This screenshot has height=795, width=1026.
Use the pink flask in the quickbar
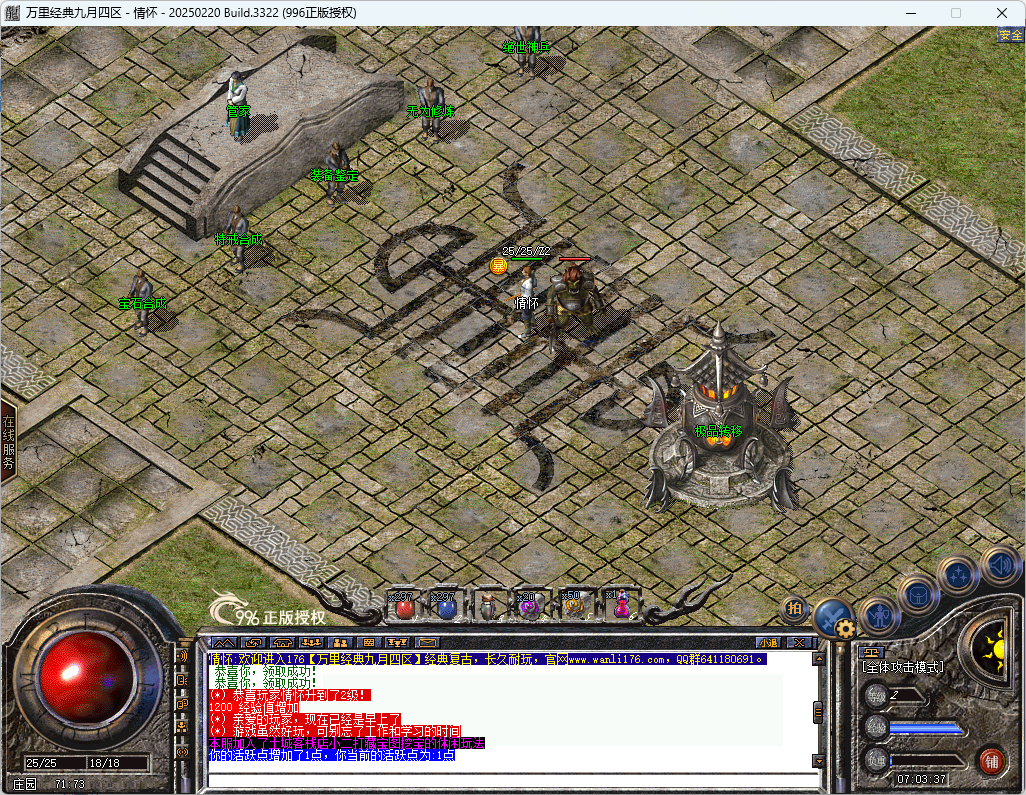click(621, 606)
